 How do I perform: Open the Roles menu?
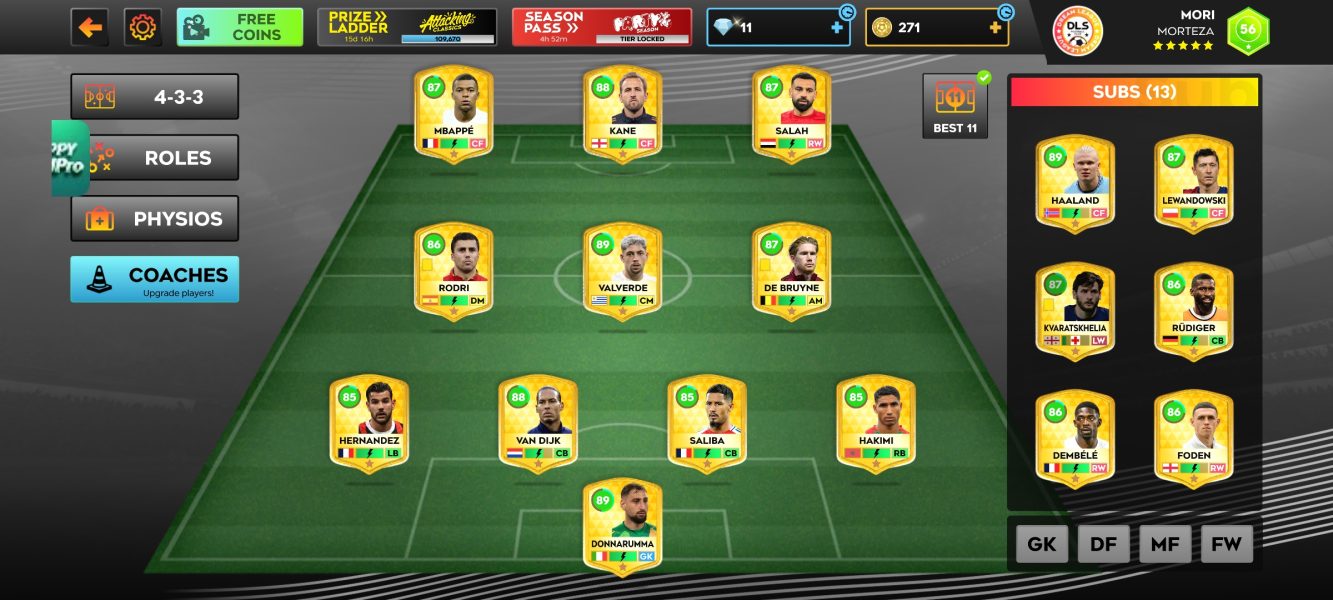[155, 158]
